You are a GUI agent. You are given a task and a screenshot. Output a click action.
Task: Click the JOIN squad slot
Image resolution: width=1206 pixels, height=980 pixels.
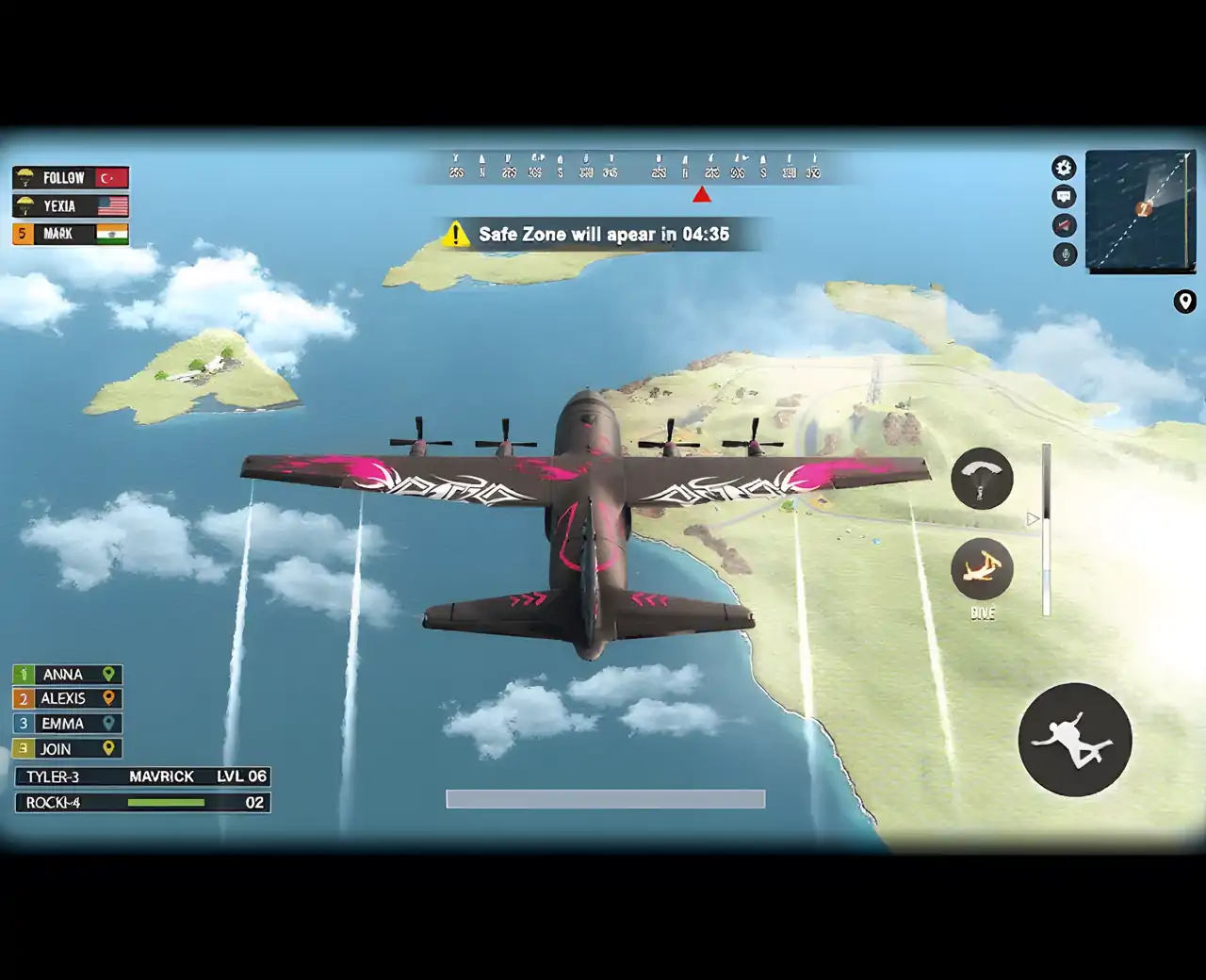click(67, 749)
